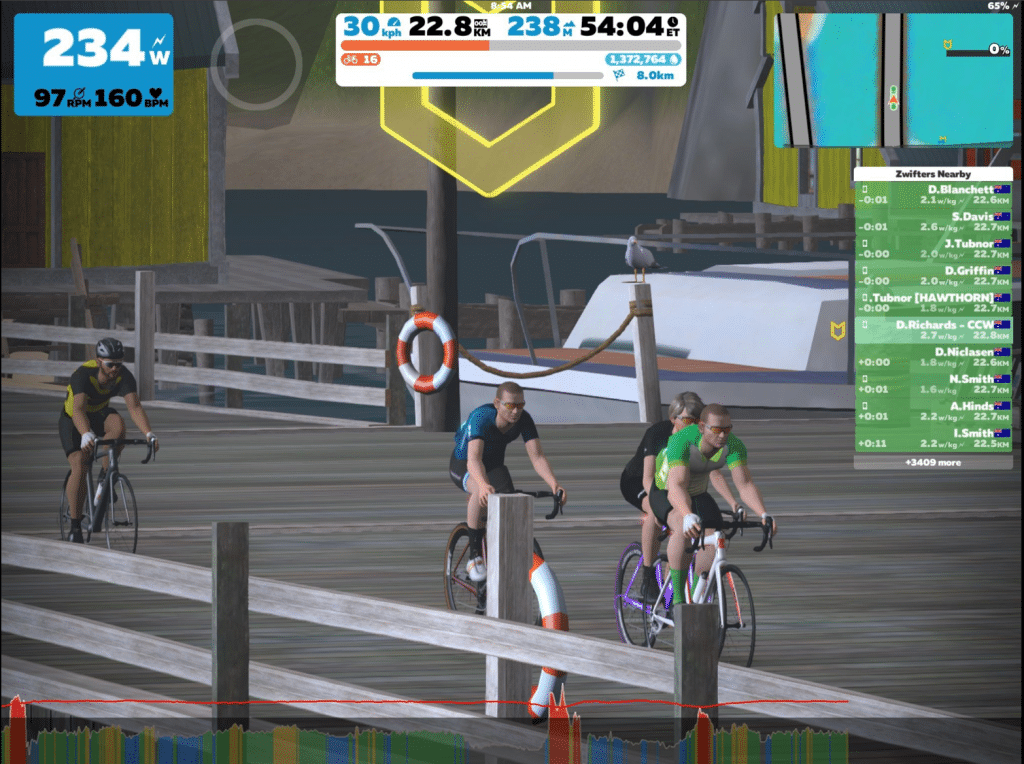
Task: Select N.Smith in the Zwifters Nearby list
Action: coord(933,384)
